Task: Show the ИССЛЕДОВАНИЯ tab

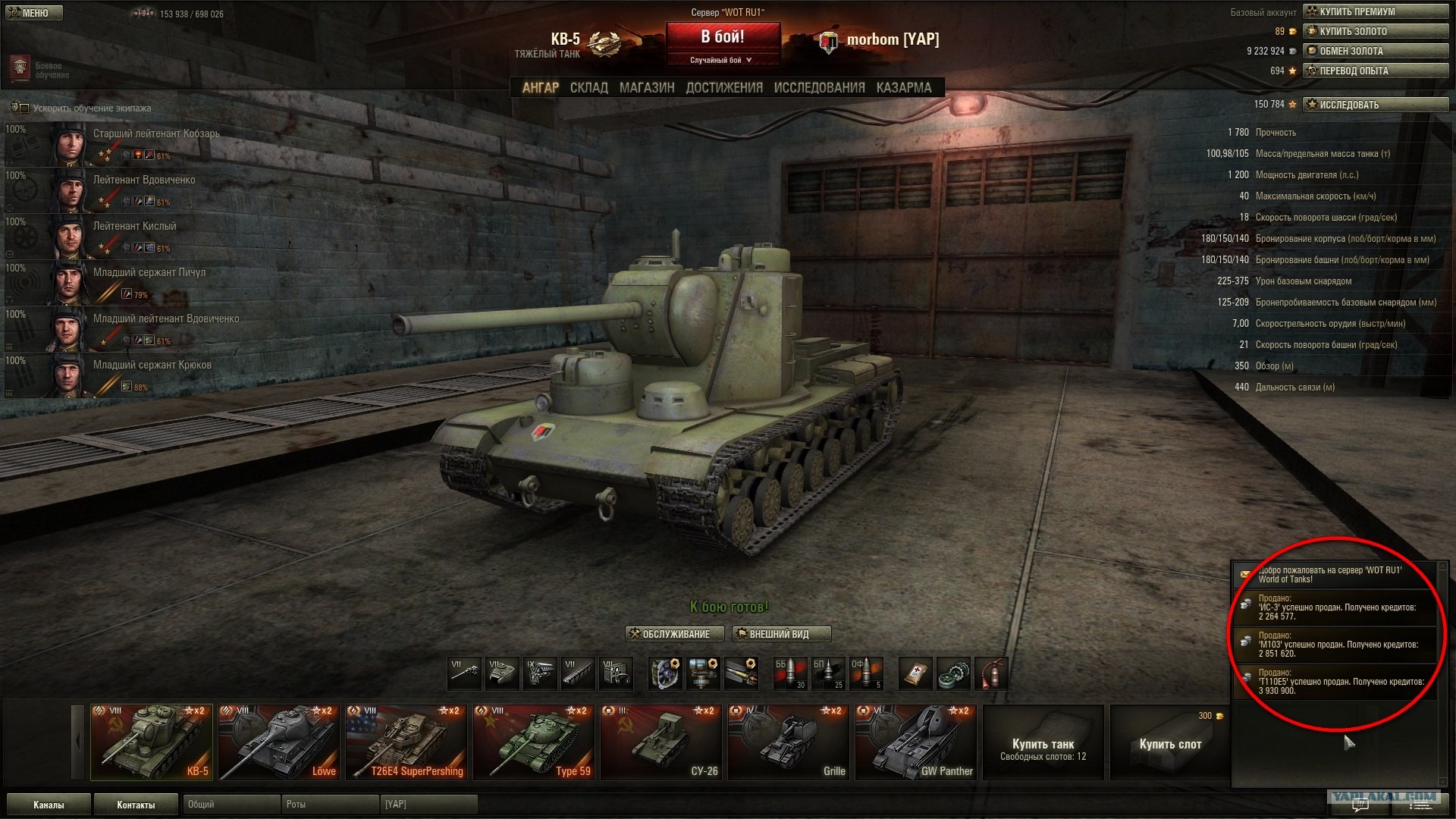Action: click(819, 88)
